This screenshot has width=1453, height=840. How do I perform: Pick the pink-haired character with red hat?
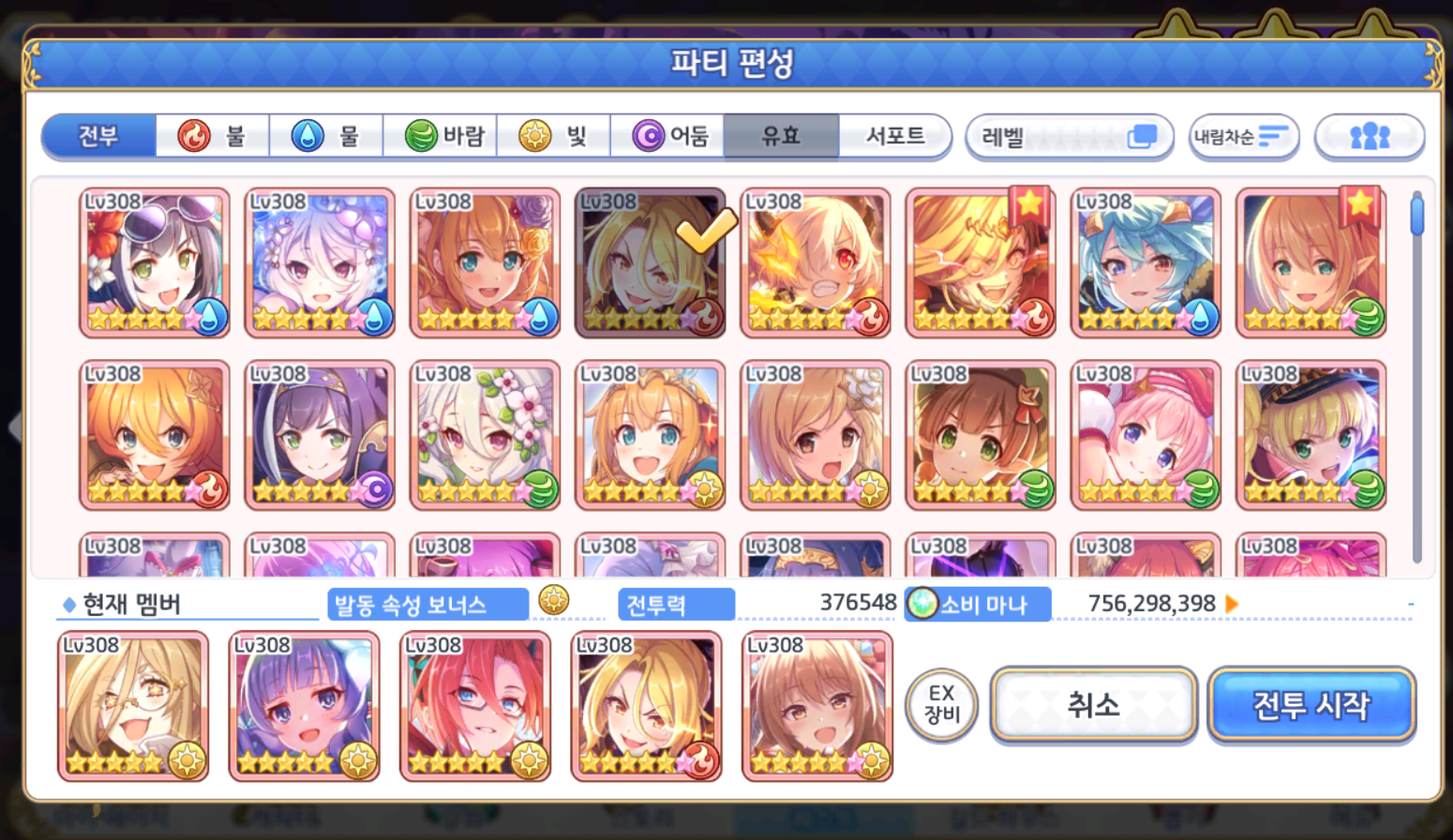[1146, 435]
